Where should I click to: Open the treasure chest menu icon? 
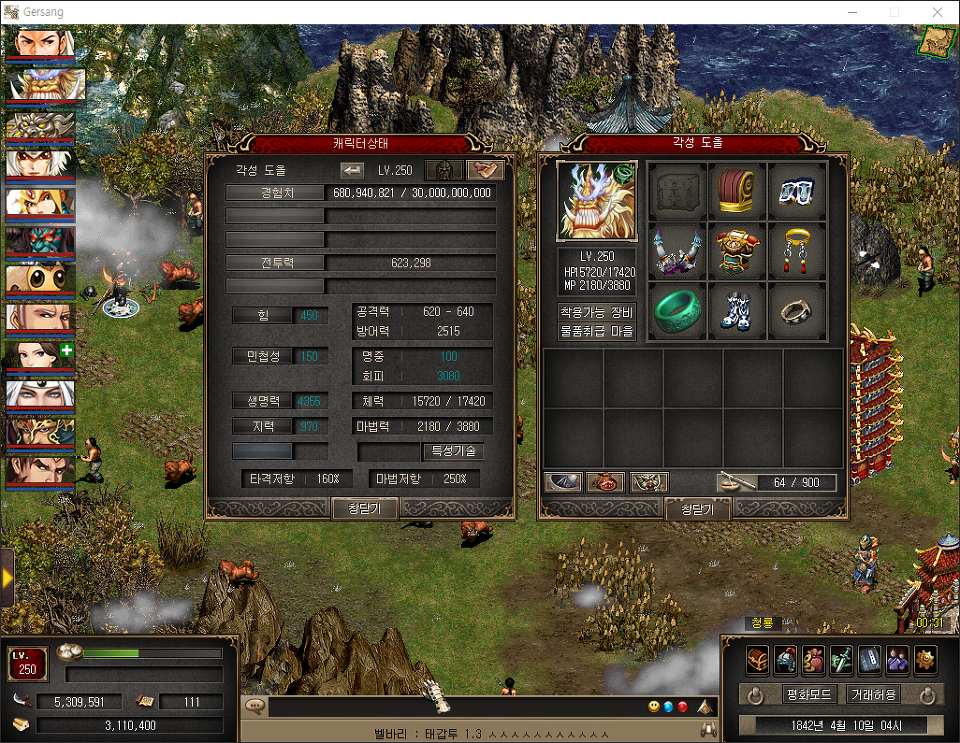pos(758,659)
